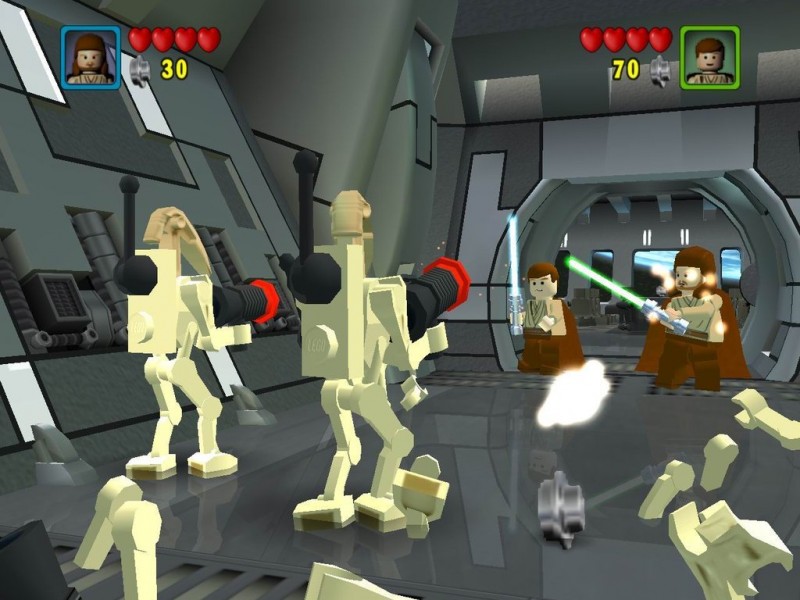Image resolution: width=800 pixels, height=600 pixels.
Task: Select player one's blue-framed character portrait
Action: [91, 57]
